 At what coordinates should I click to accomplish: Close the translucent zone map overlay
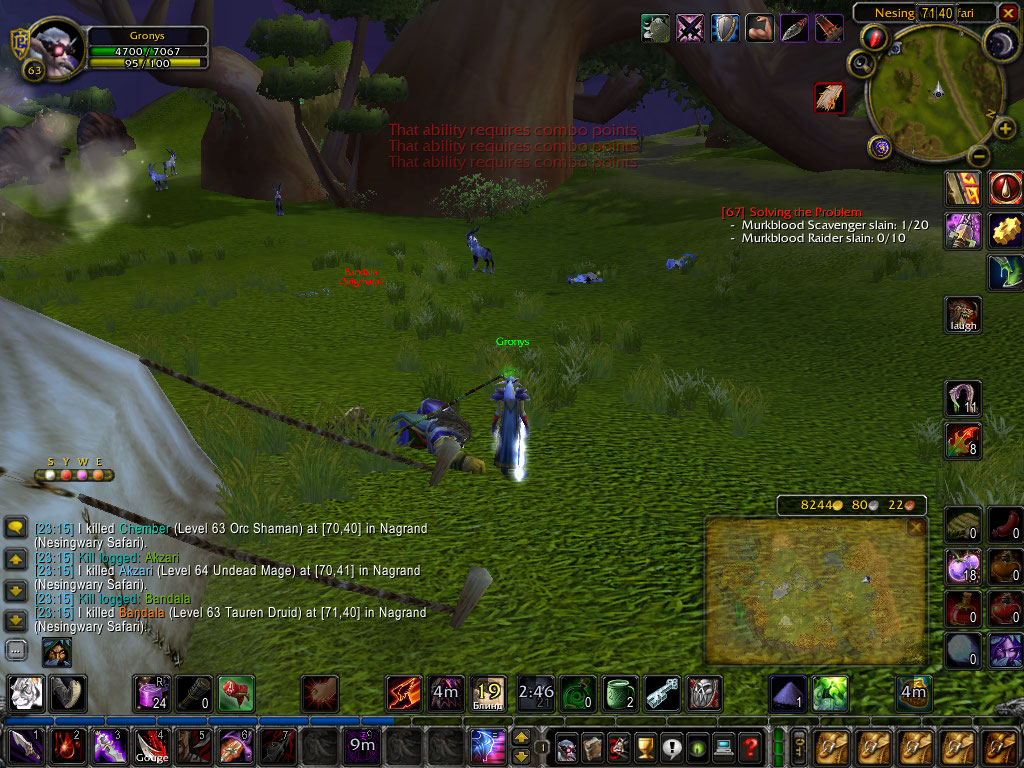click(x=916, y=528)
